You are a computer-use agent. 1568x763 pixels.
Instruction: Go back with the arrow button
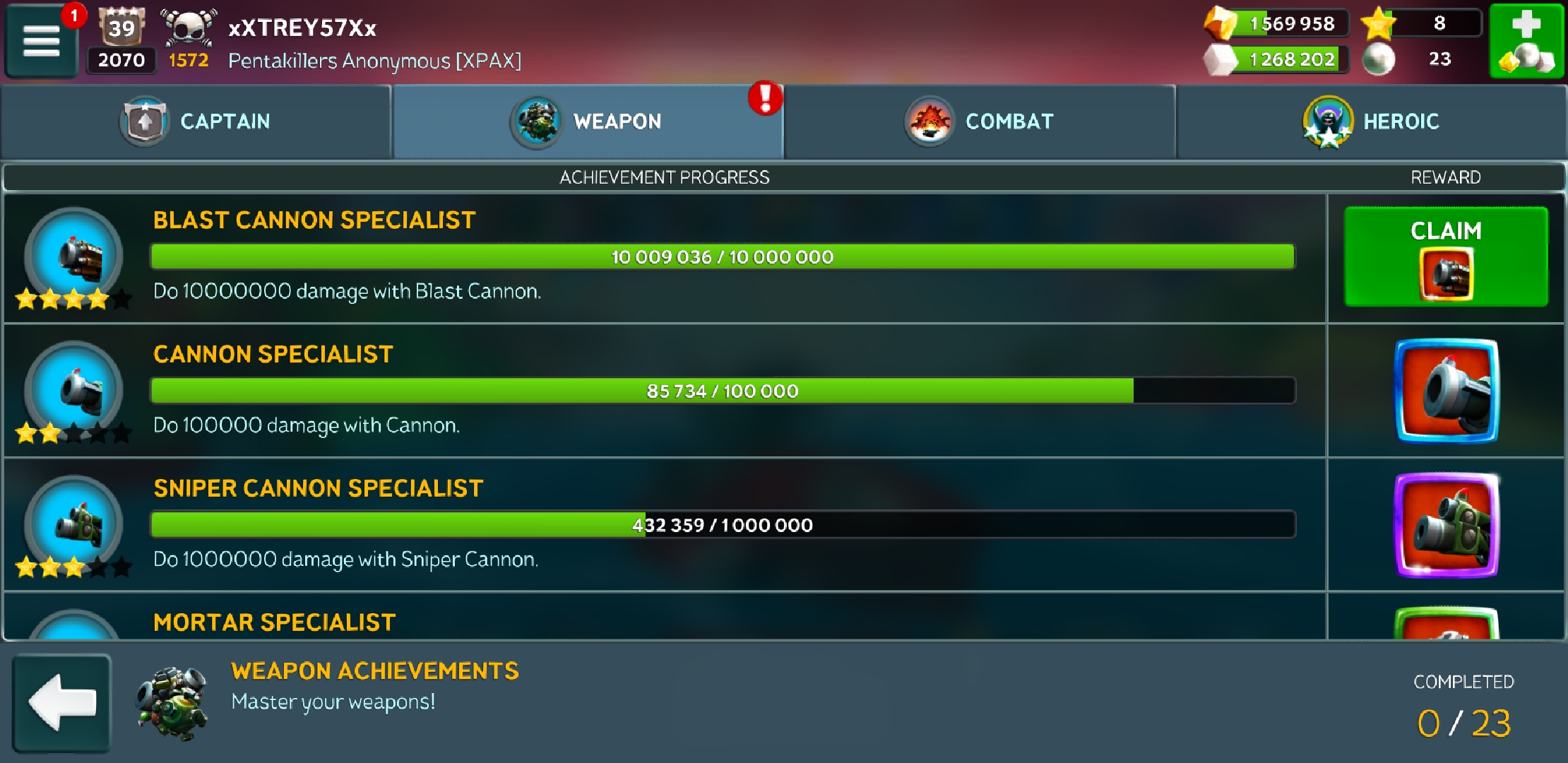(x=62, y=703)
